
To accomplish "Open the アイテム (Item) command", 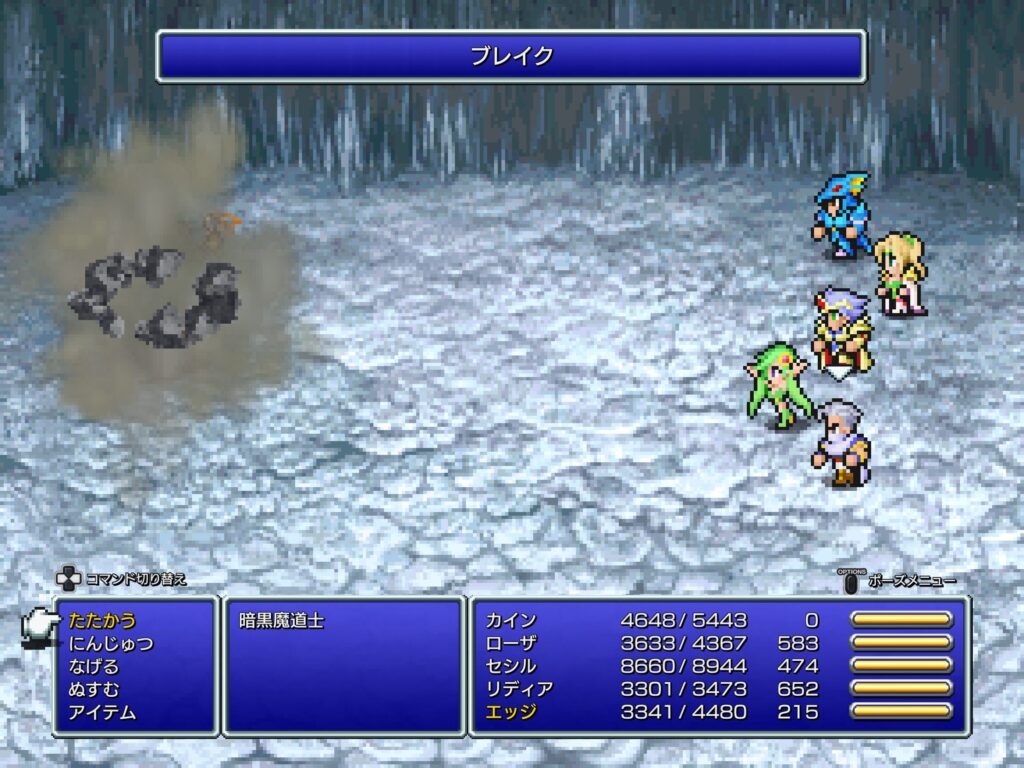I will pyautogui.click(x=102, y=713).
